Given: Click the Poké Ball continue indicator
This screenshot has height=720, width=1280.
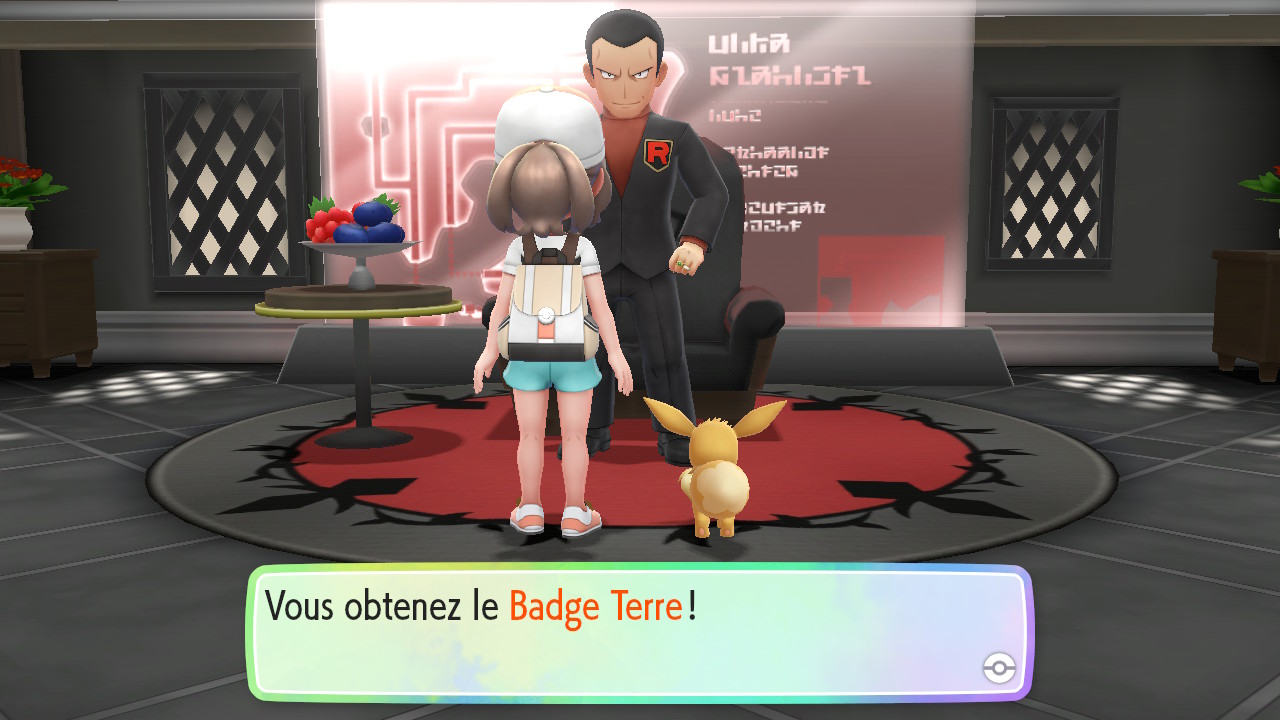Looking at the screenshot, I should click(x=999, y=669).
